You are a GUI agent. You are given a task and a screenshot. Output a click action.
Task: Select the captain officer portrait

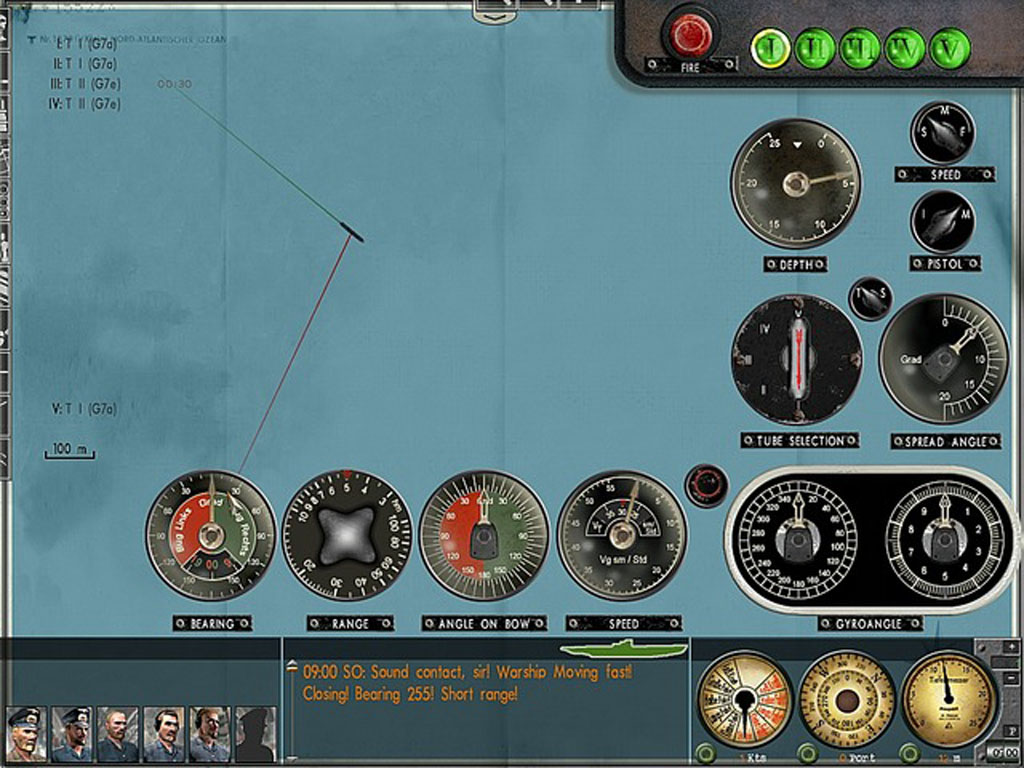pyautogui.click(x=25, y=734)
